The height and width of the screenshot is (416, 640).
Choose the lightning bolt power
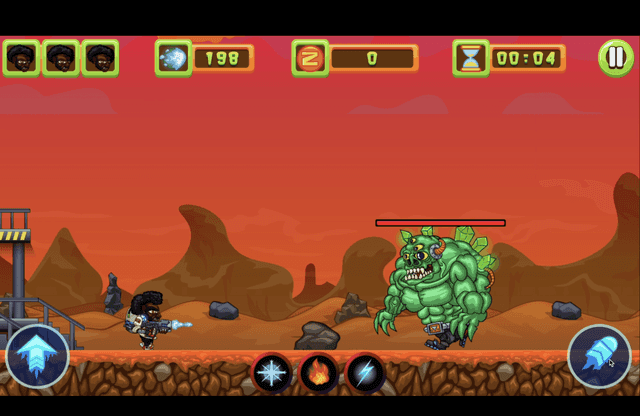365,373
